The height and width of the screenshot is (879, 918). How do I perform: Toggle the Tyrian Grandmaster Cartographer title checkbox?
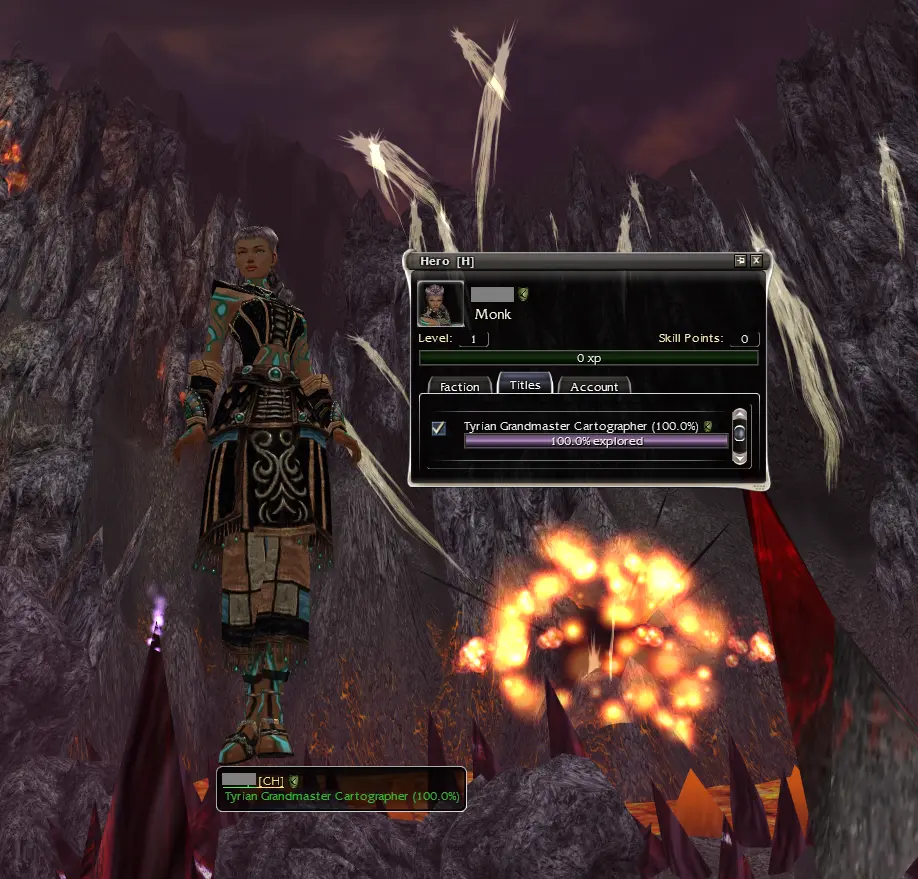pos(438,429)
